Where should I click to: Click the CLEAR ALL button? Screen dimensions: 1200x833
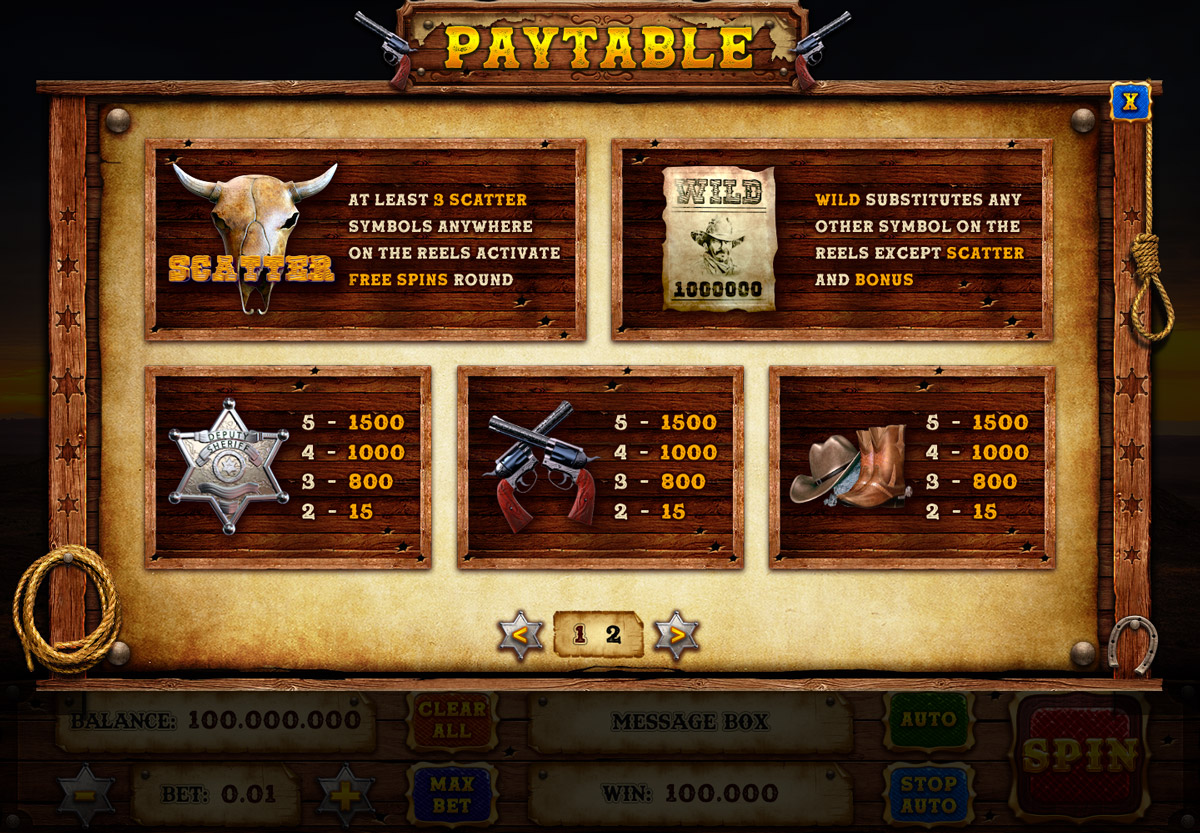452,720
